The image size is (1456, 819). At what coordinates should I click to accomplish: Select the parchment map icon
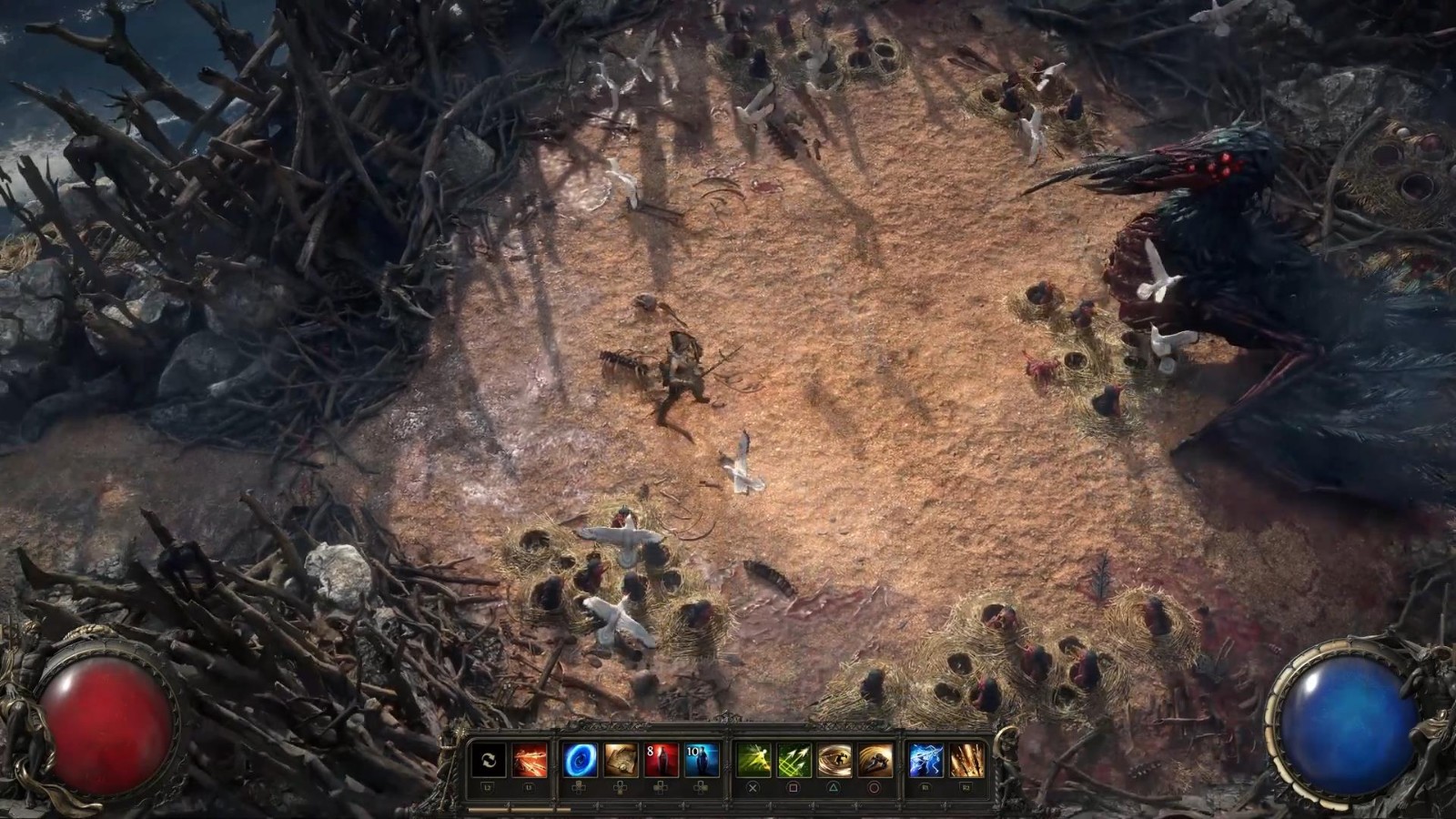click(x=621, y=760)
